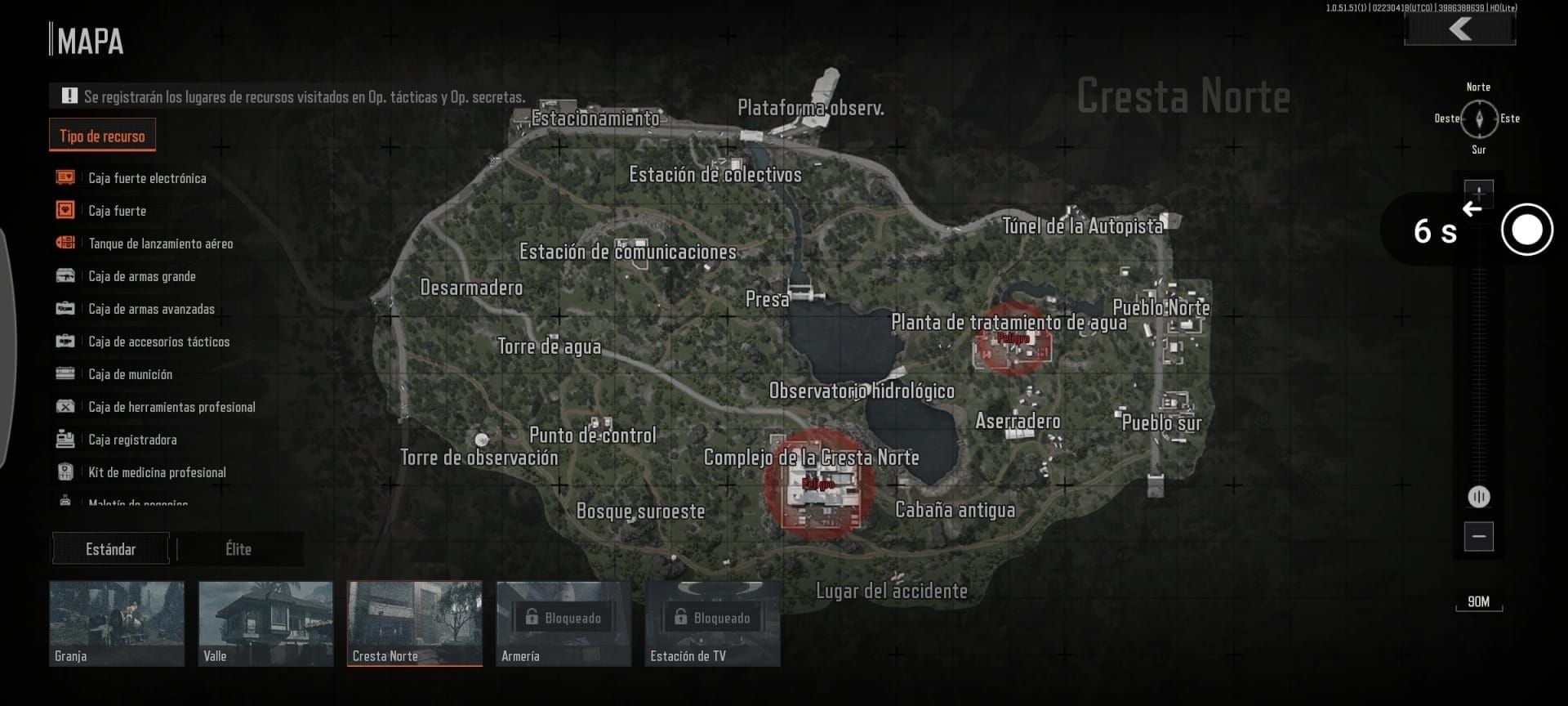Toggle the Caja de munición filter
Screen dimensions: 1568x706
(x=63, y=374)
